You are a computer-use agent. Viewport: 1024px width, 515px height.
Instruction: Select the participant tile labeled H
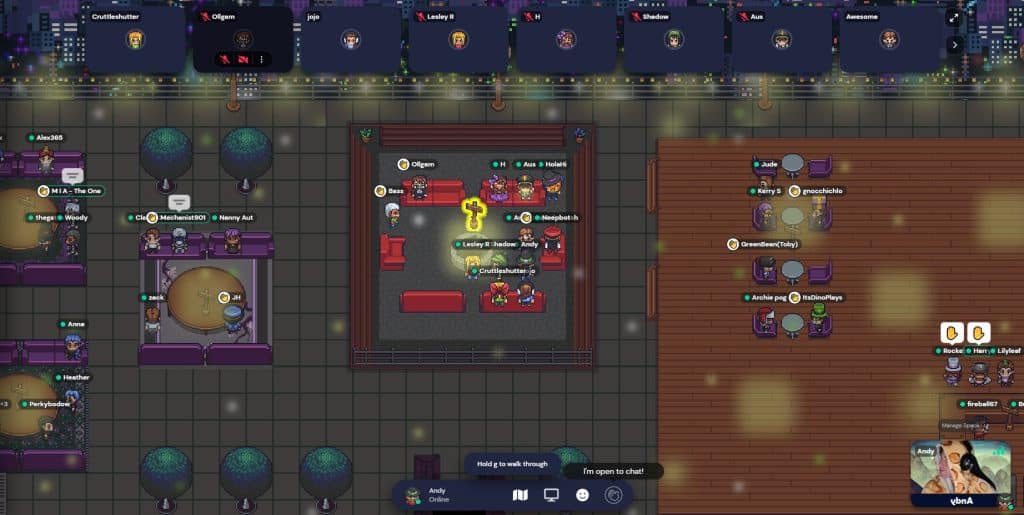click(566, 39)
